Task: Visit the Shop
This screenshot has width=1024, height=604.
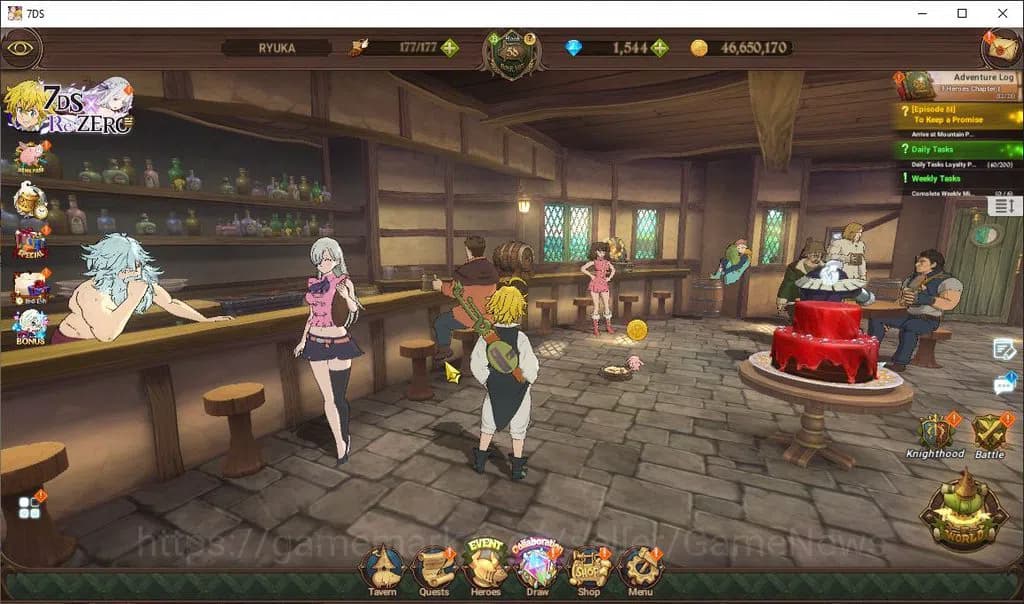Action: (589, 570)
